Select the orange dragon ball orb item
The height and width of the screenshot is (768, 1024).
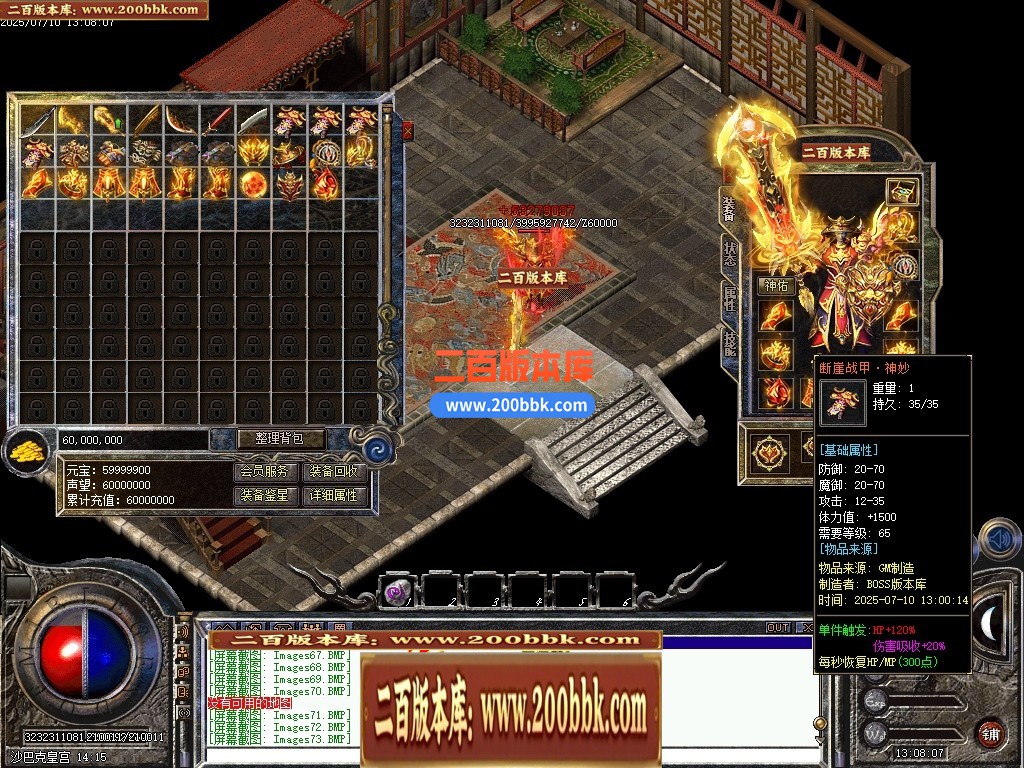[x=253, y=183]
